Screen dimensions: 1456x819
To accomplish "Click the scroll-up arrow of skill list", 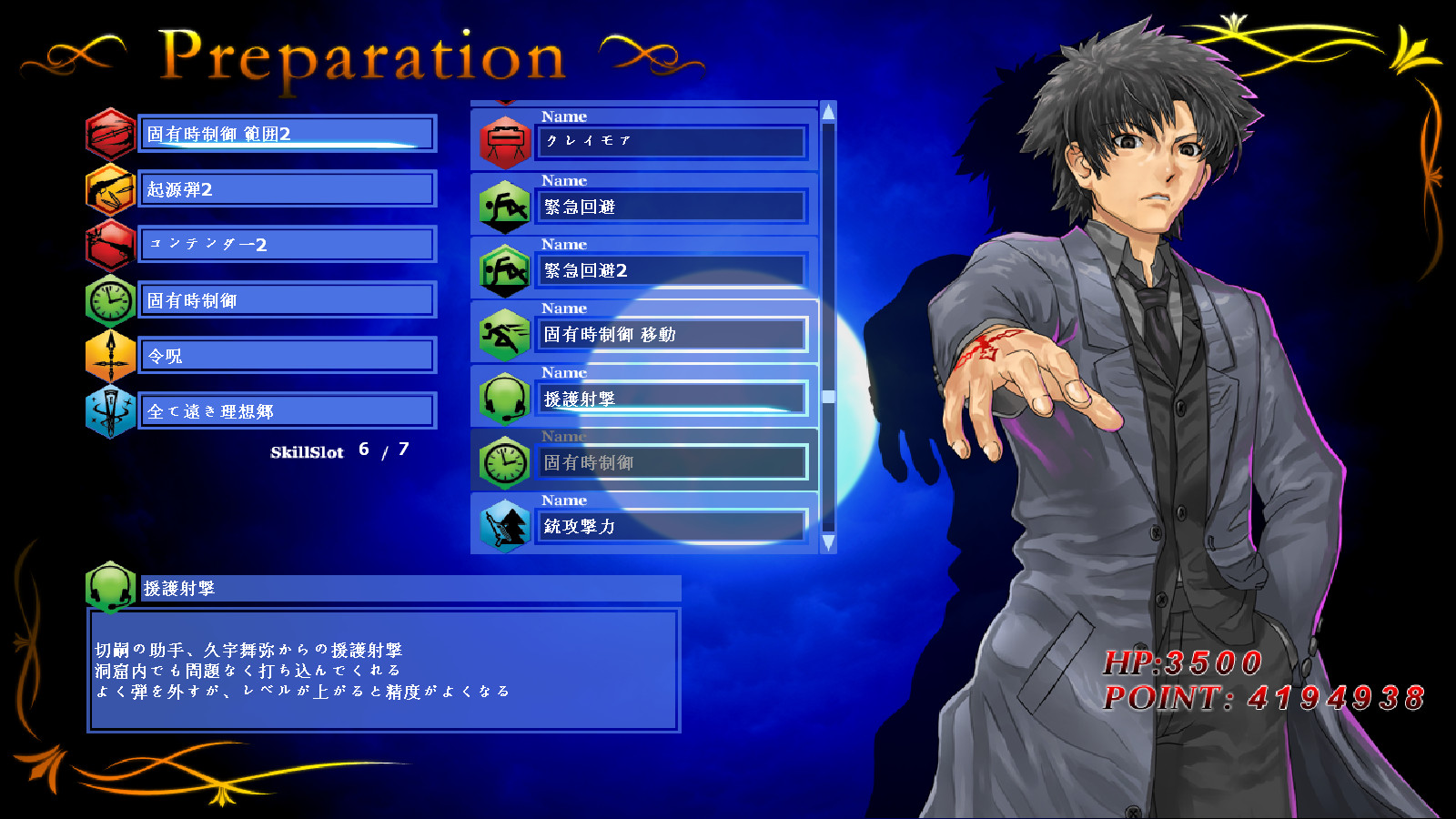I will tap(828, 113).
